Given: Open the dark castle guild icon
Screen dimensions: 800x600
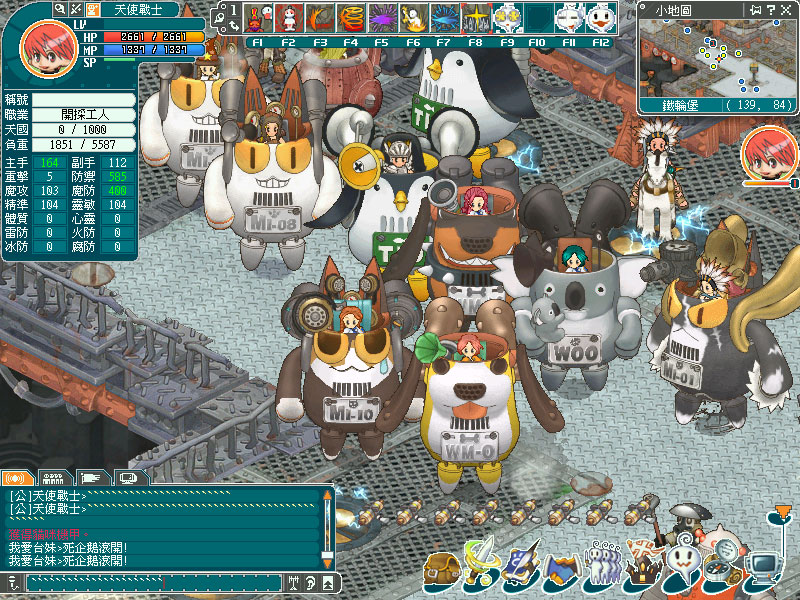Looking at the screenshot, I should coord(640,569).
